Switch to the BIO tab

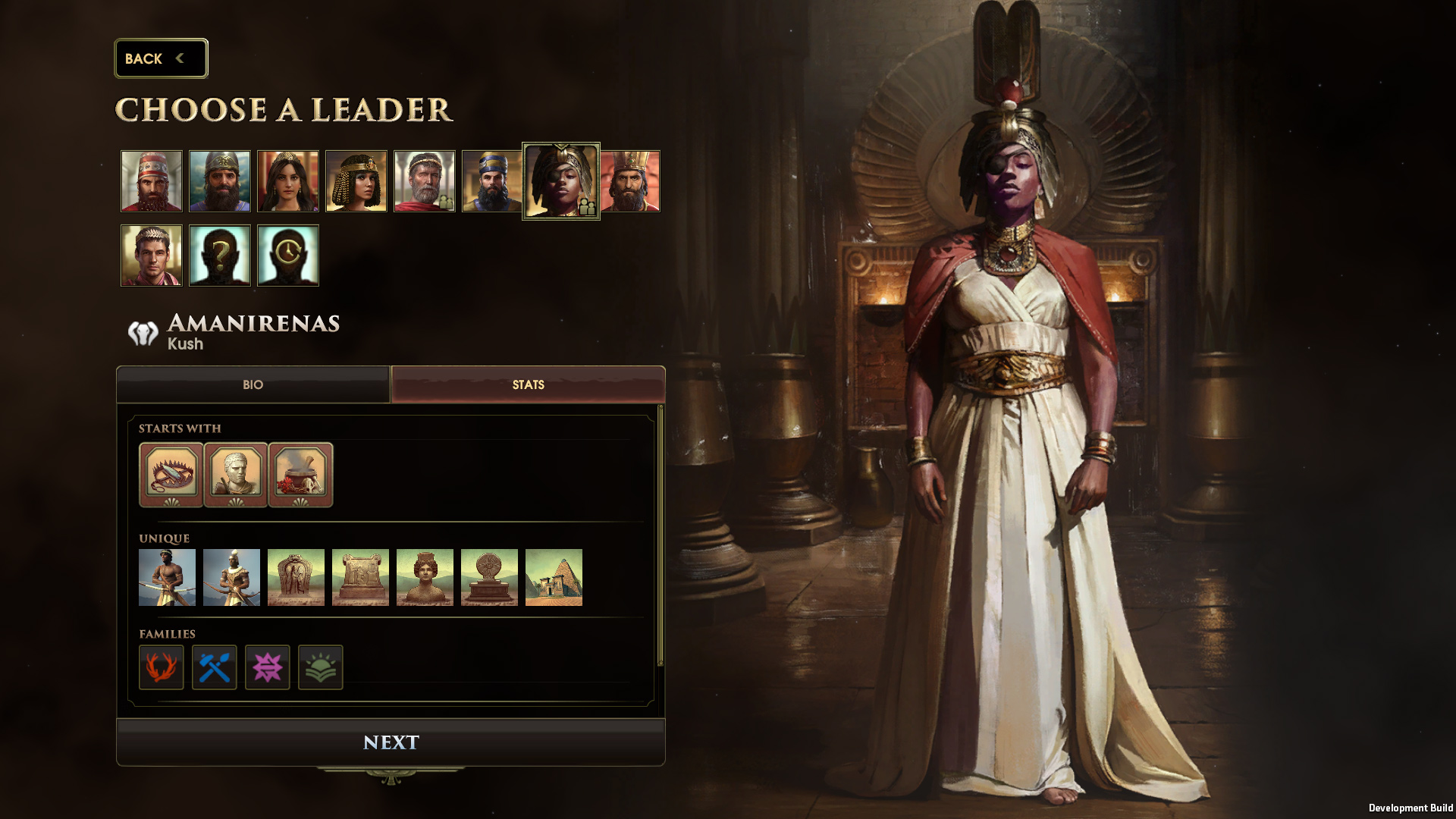tap(253, 385)
